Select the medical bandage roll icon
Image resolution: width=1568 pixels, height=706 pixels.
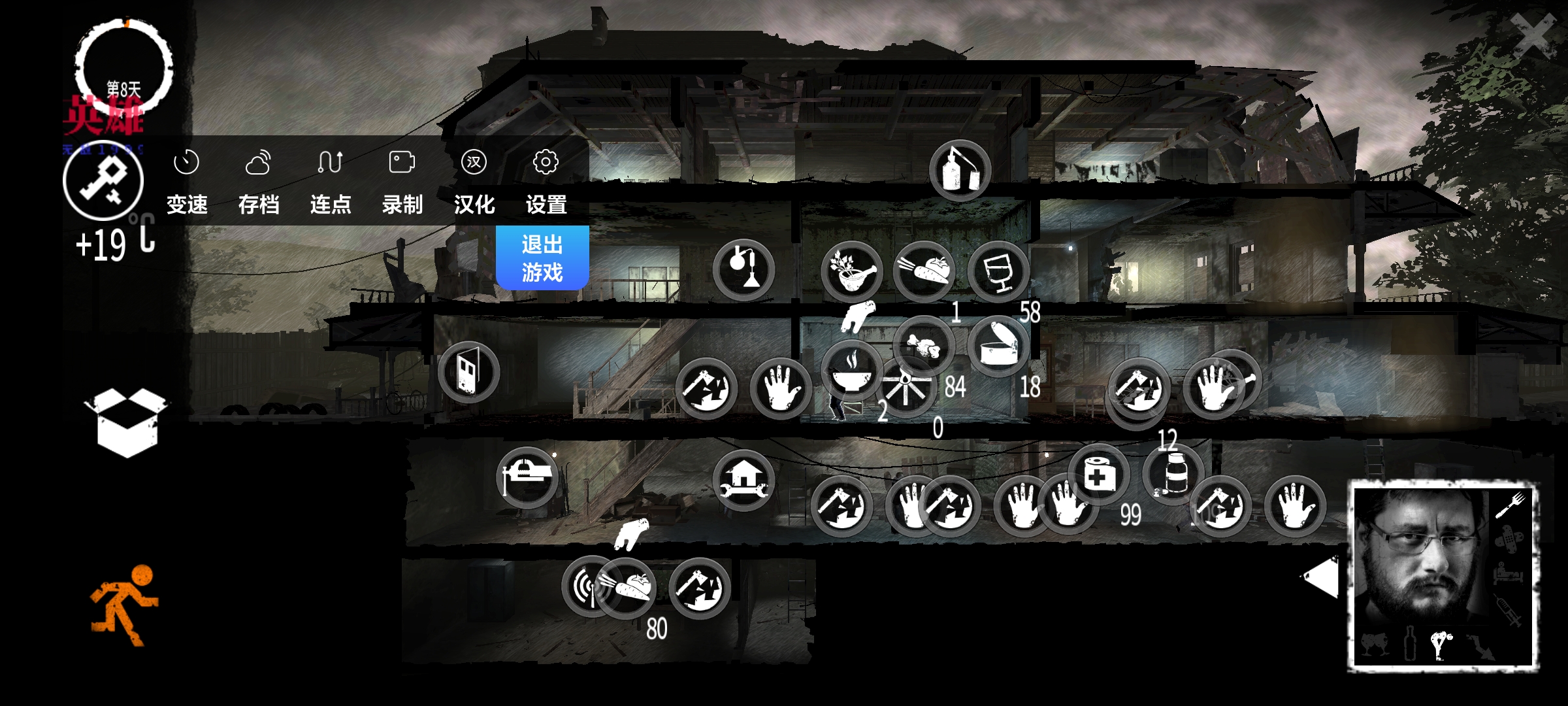pyautogui.click(x=1098, y=475)
